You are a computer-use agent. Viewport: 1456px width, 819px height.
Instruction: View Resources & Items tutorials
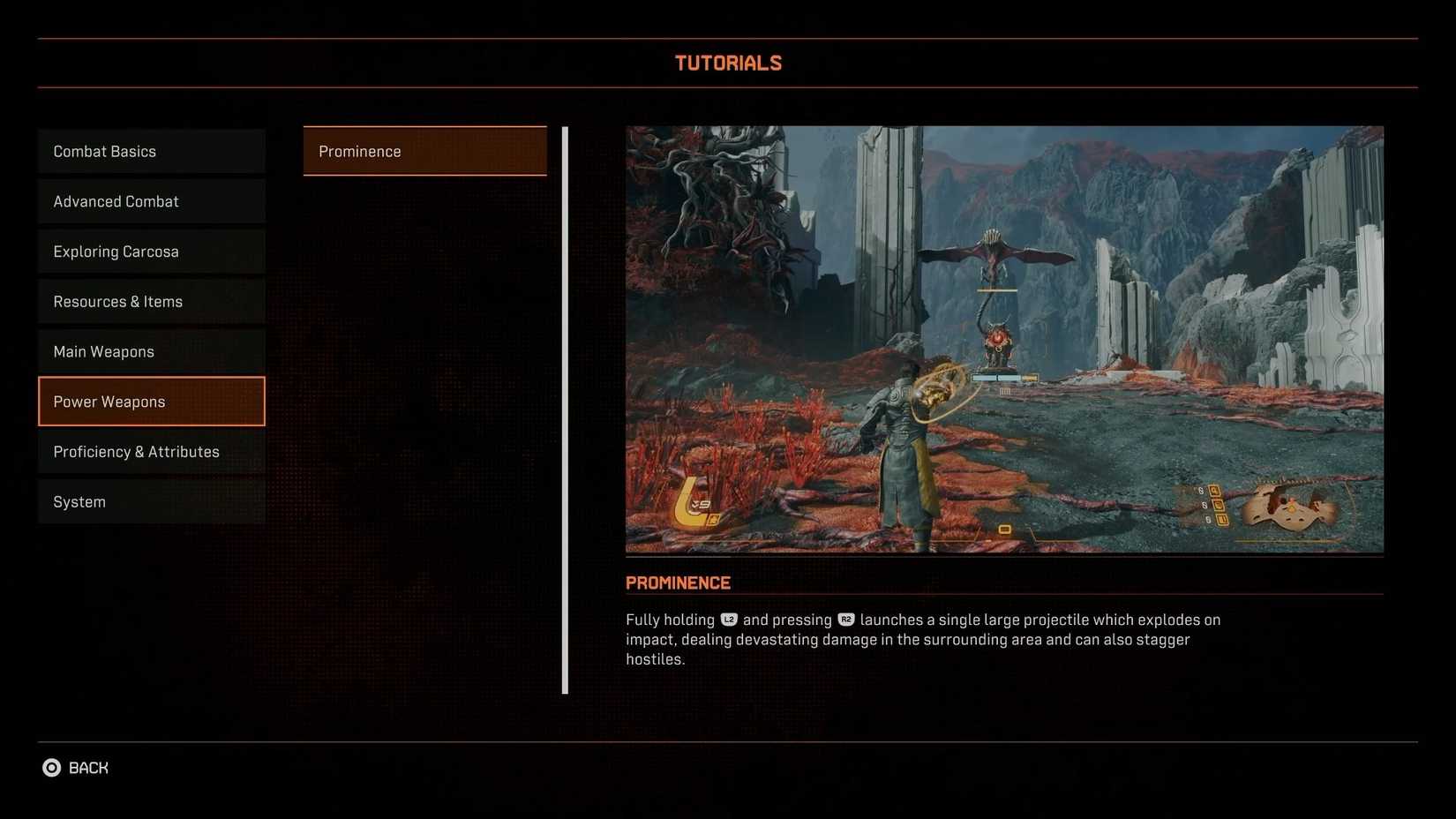pyautogui.click(x=151, y=301)
